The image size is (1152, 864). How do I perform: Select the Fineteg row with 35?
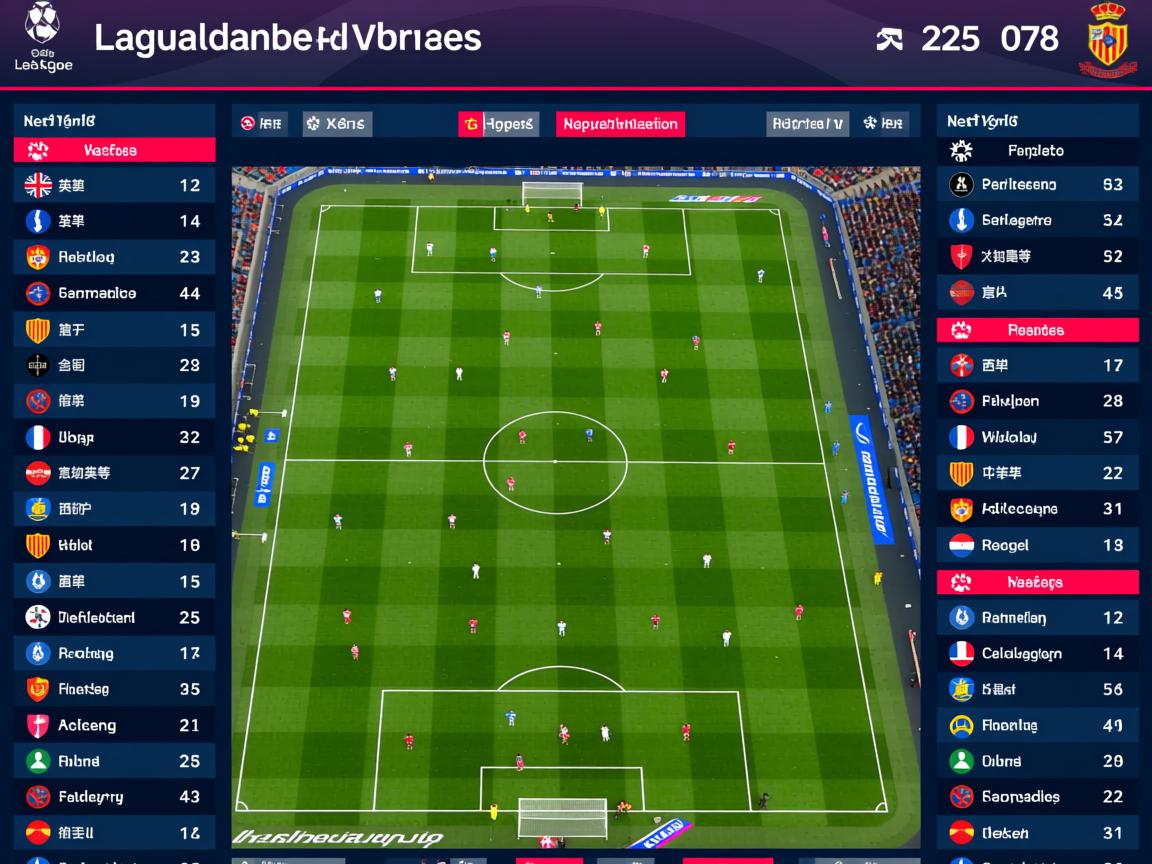[114, 689]
